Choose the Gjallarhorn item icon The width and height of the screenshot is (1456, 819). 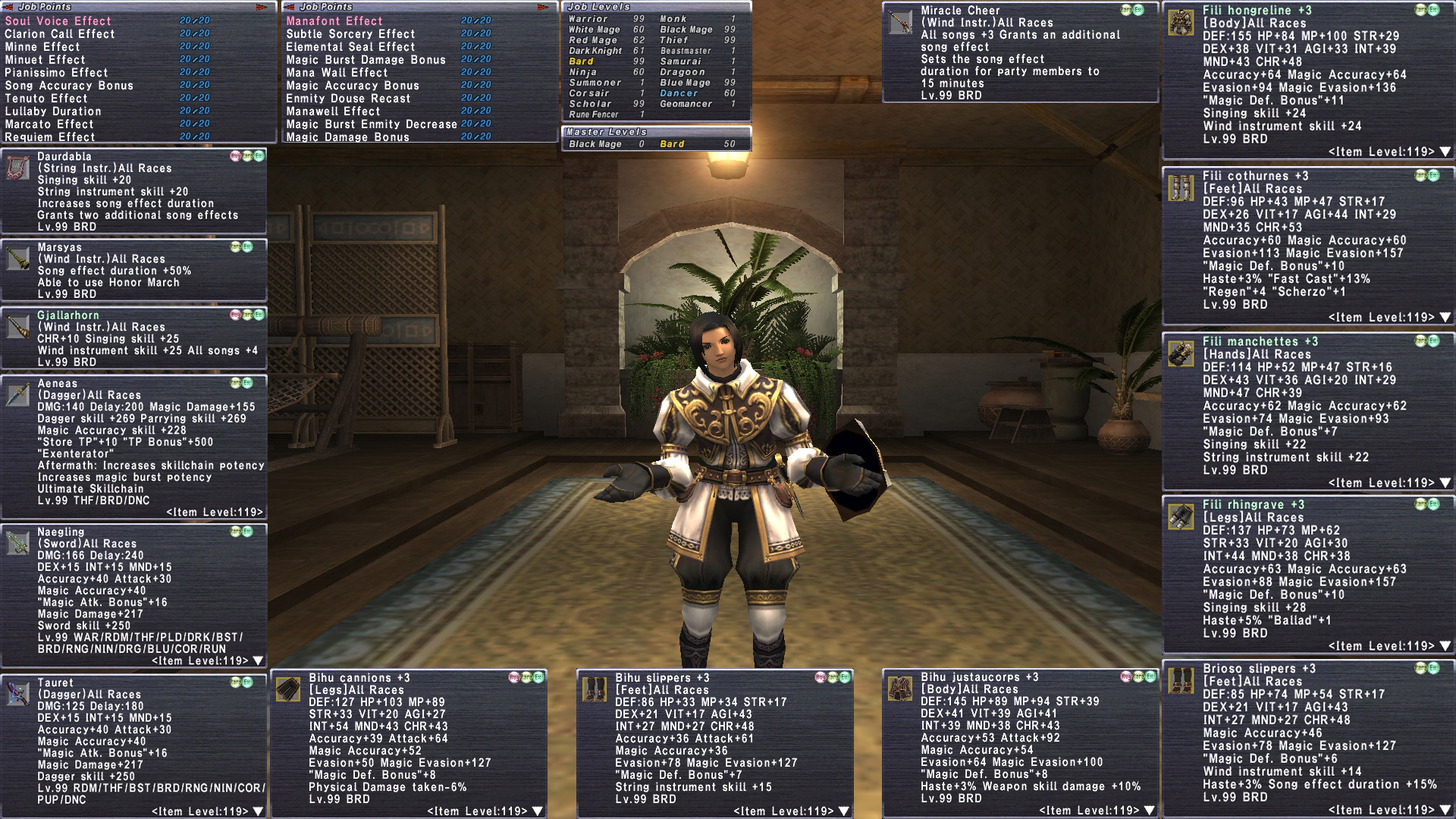[18, 327]
